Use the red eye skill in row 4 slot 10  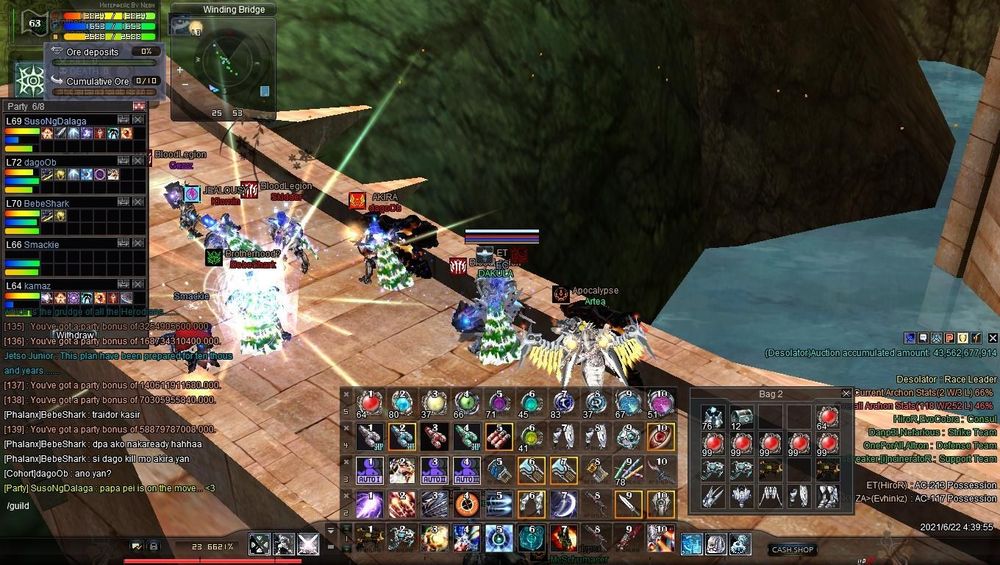click(x=661, y=436)
